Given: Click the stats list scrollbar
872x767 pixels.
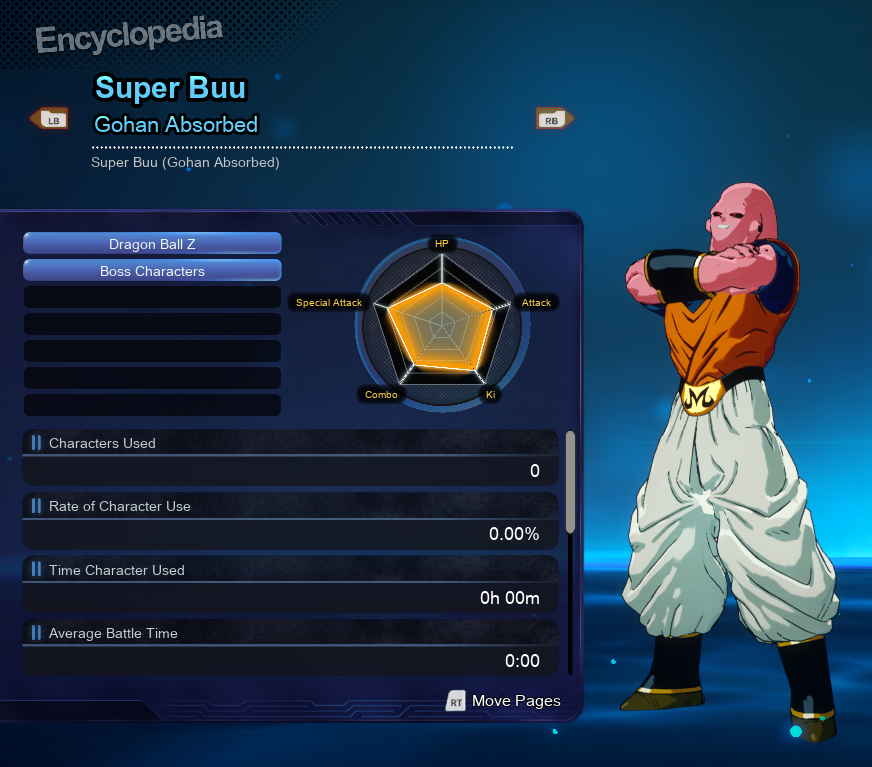Looking at the screenshot, I should pyautogui.click(x=570, y=481).
